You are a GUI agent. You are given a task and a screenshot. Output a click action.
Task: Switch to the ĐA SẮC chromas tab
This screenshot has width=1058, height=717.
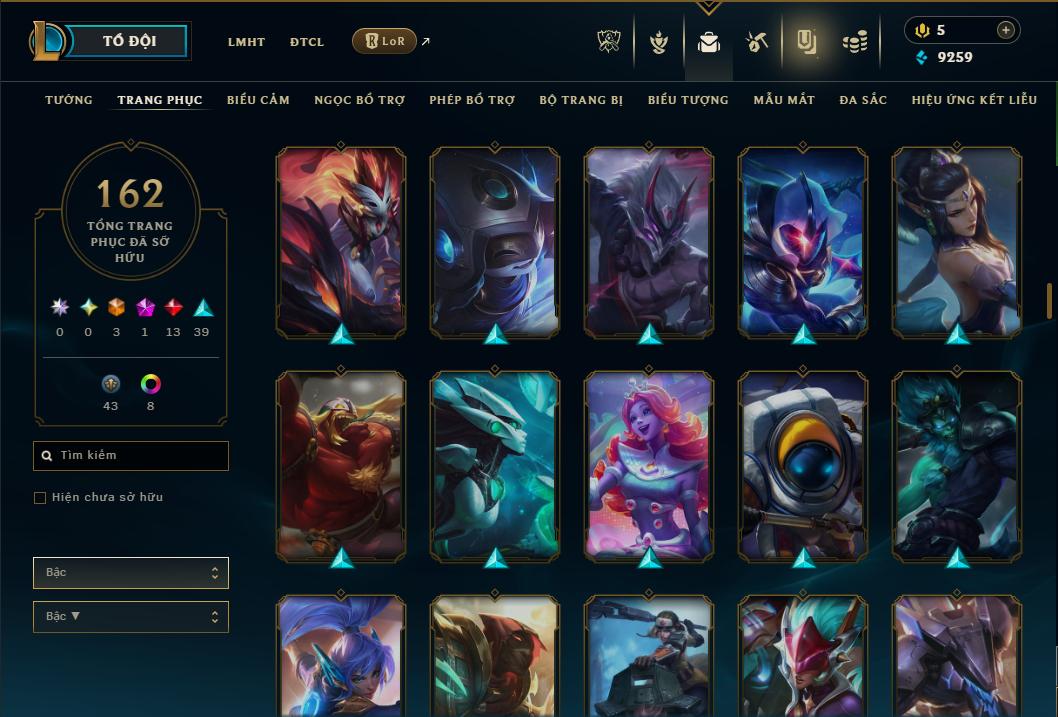863,100
